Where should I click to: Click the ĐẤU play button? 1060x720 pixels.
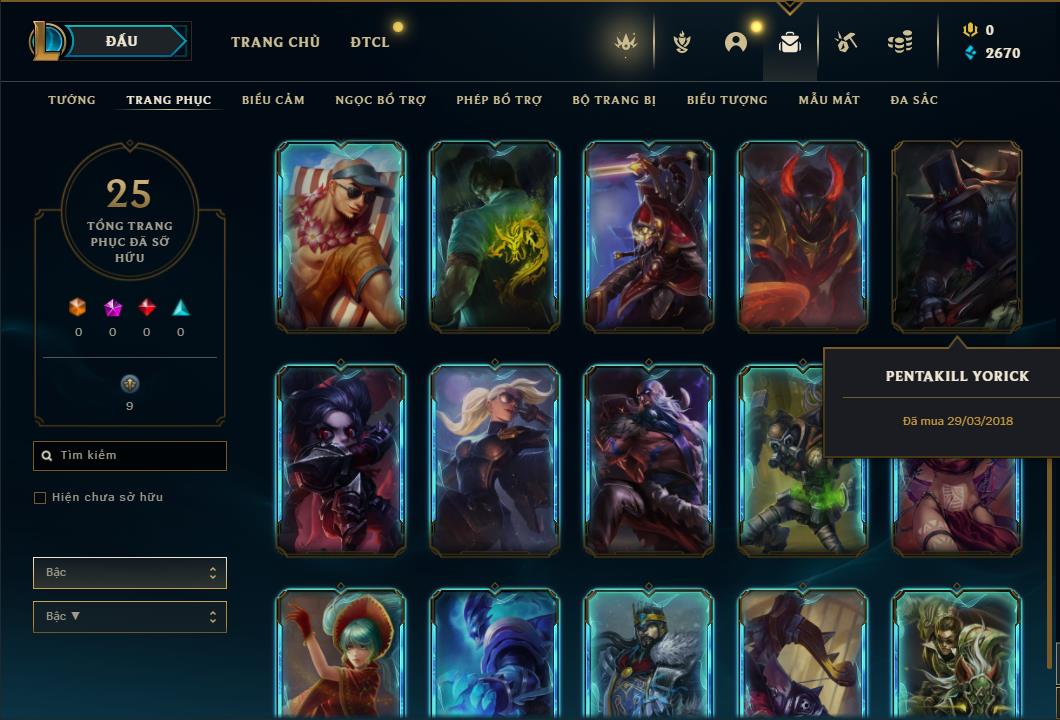(121, 41)
